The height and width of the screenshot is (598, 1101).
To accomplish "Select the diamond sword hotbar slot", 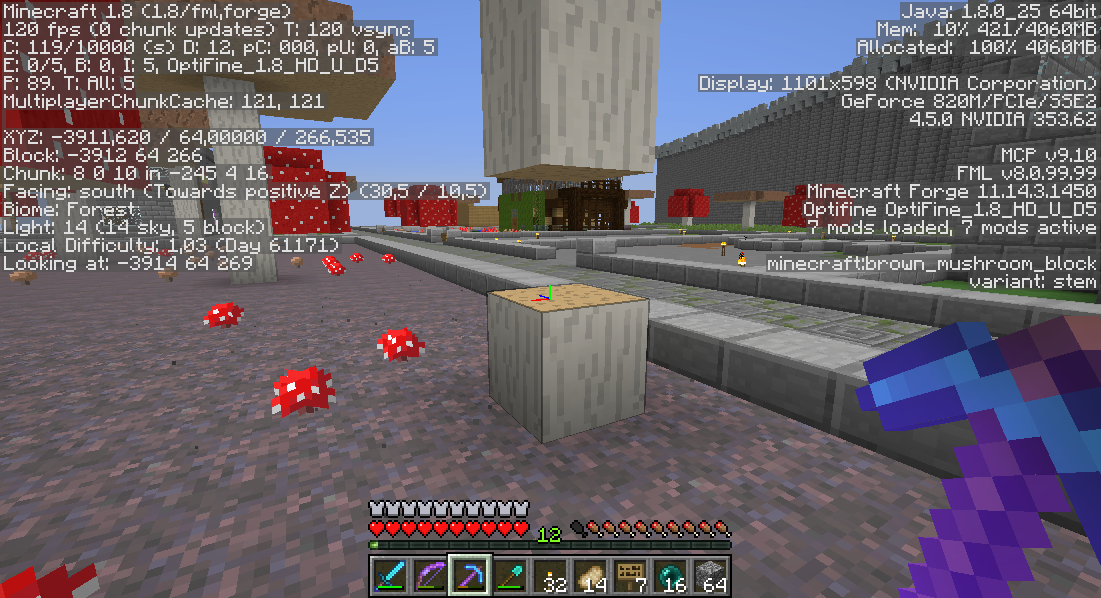I will [x=389, y=576].
